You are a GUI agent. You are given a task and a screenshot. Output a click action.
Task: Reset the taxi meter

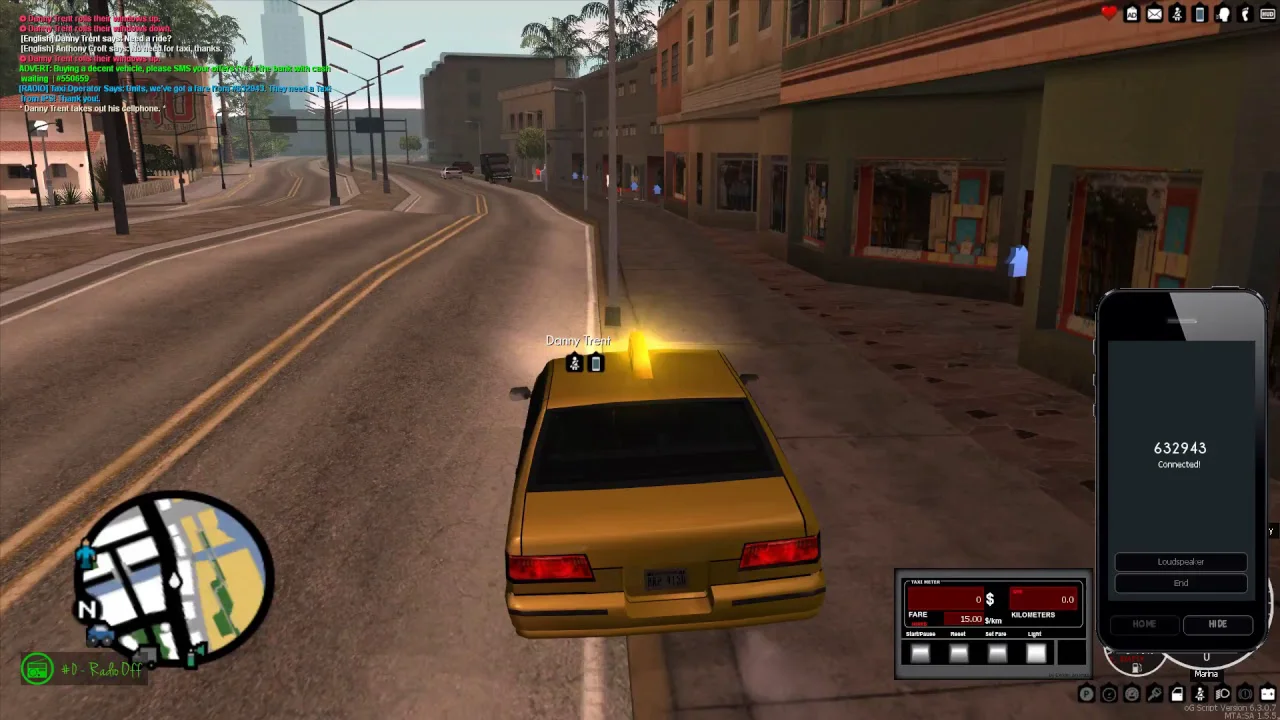[x=958, y=654]
